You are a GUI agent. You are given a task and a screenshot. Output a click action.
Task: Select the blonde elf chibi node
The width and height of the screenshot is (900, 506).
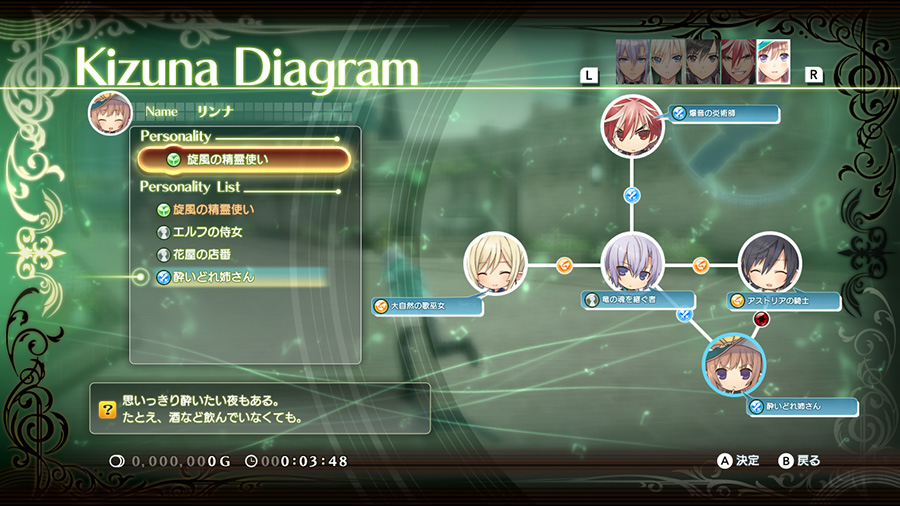495,265
